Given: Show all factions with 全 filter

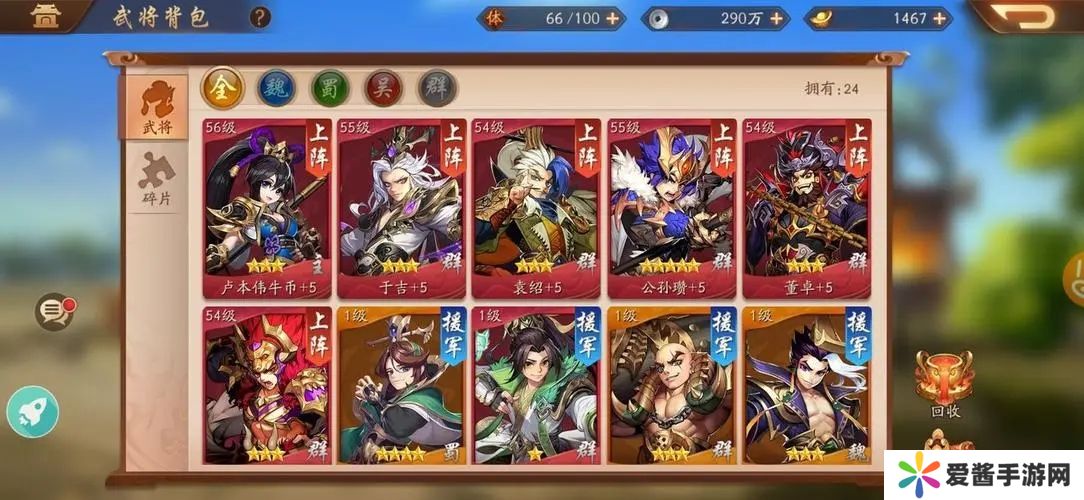Looking at the screenshot, I should [x=223, y=88].
